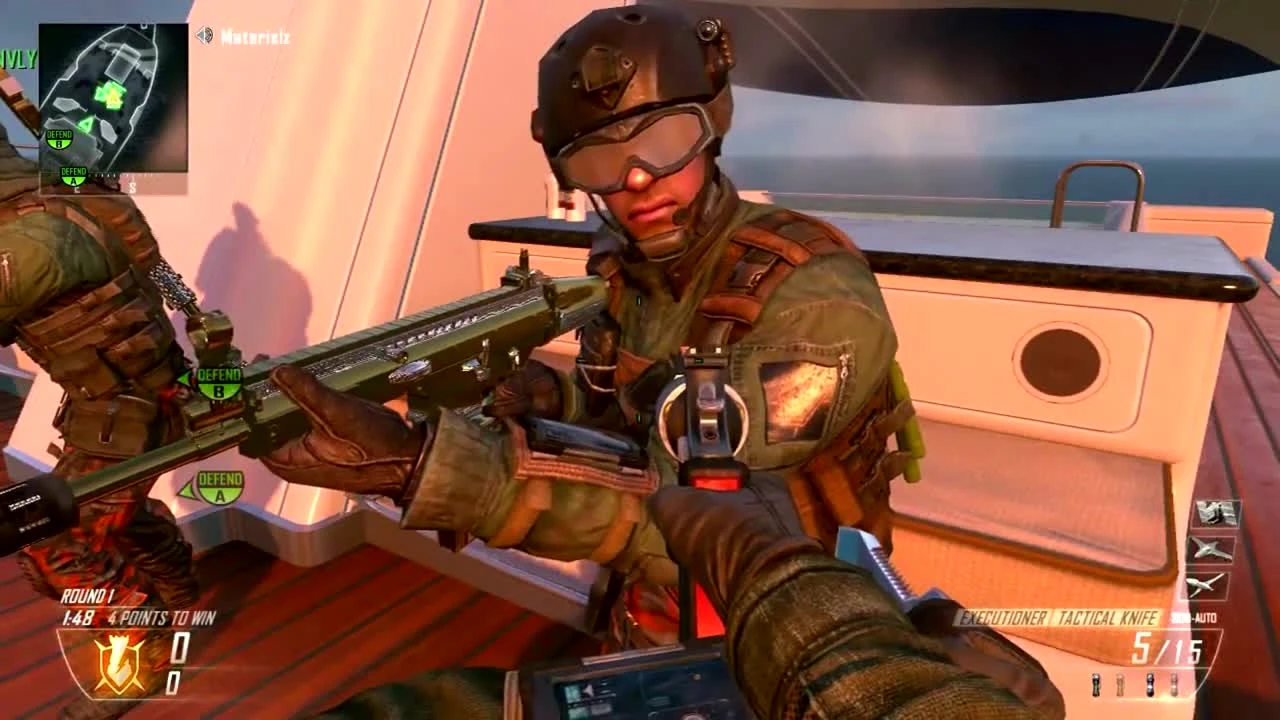Image resolution: width=1280 pixels, height=720 pixels.
Task: Toggle the DEFEND A objective marker
Action: [x=218, y=487]
